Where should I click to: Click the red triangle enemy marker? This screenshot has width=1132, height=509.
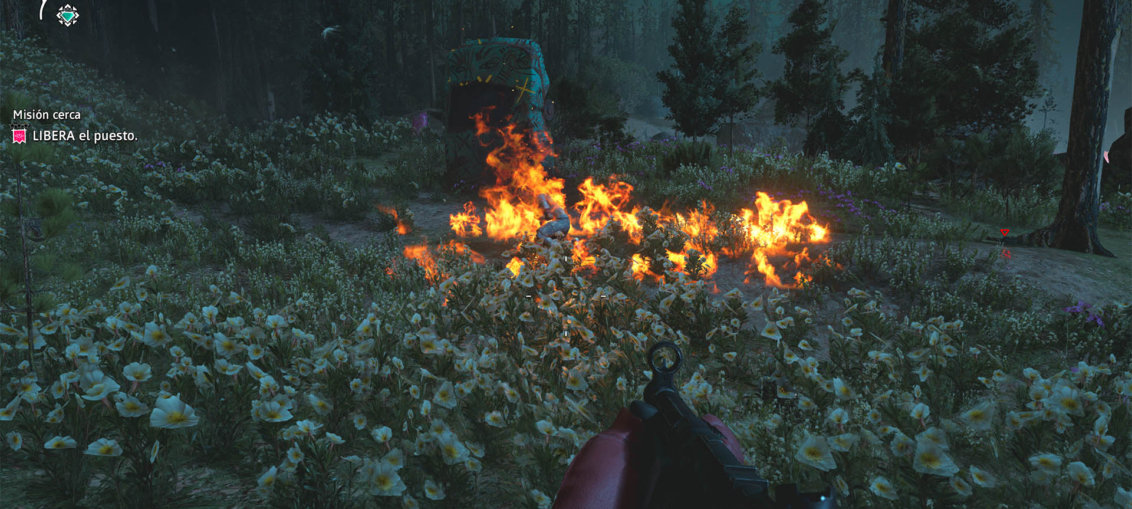tap(1004, 233)
